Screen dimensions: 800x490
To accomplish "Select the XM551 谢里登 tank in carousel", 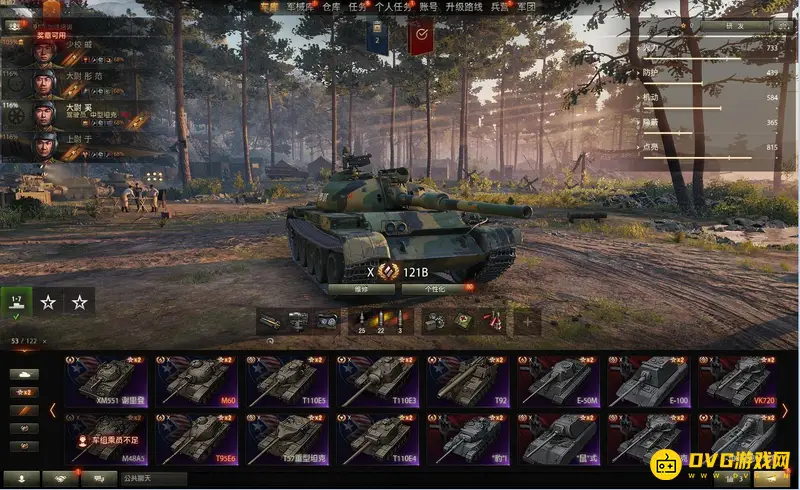I will [107, 381].
